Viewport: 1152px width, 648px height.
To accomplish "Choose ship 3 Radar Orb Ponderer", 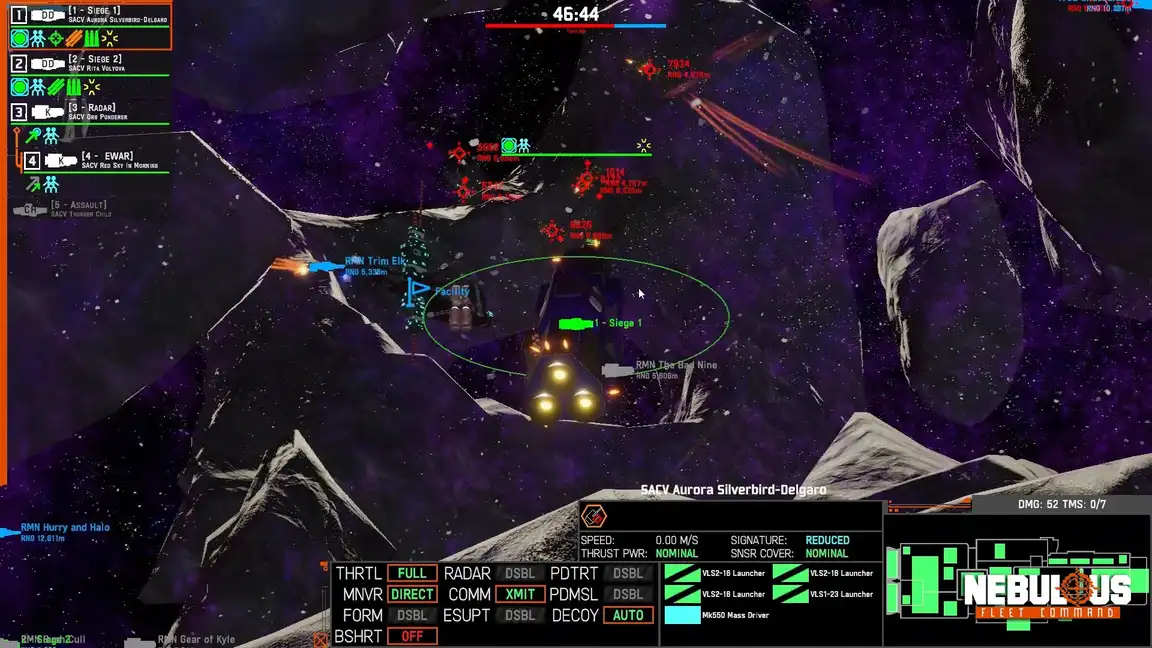I will [x=90, y=112].
